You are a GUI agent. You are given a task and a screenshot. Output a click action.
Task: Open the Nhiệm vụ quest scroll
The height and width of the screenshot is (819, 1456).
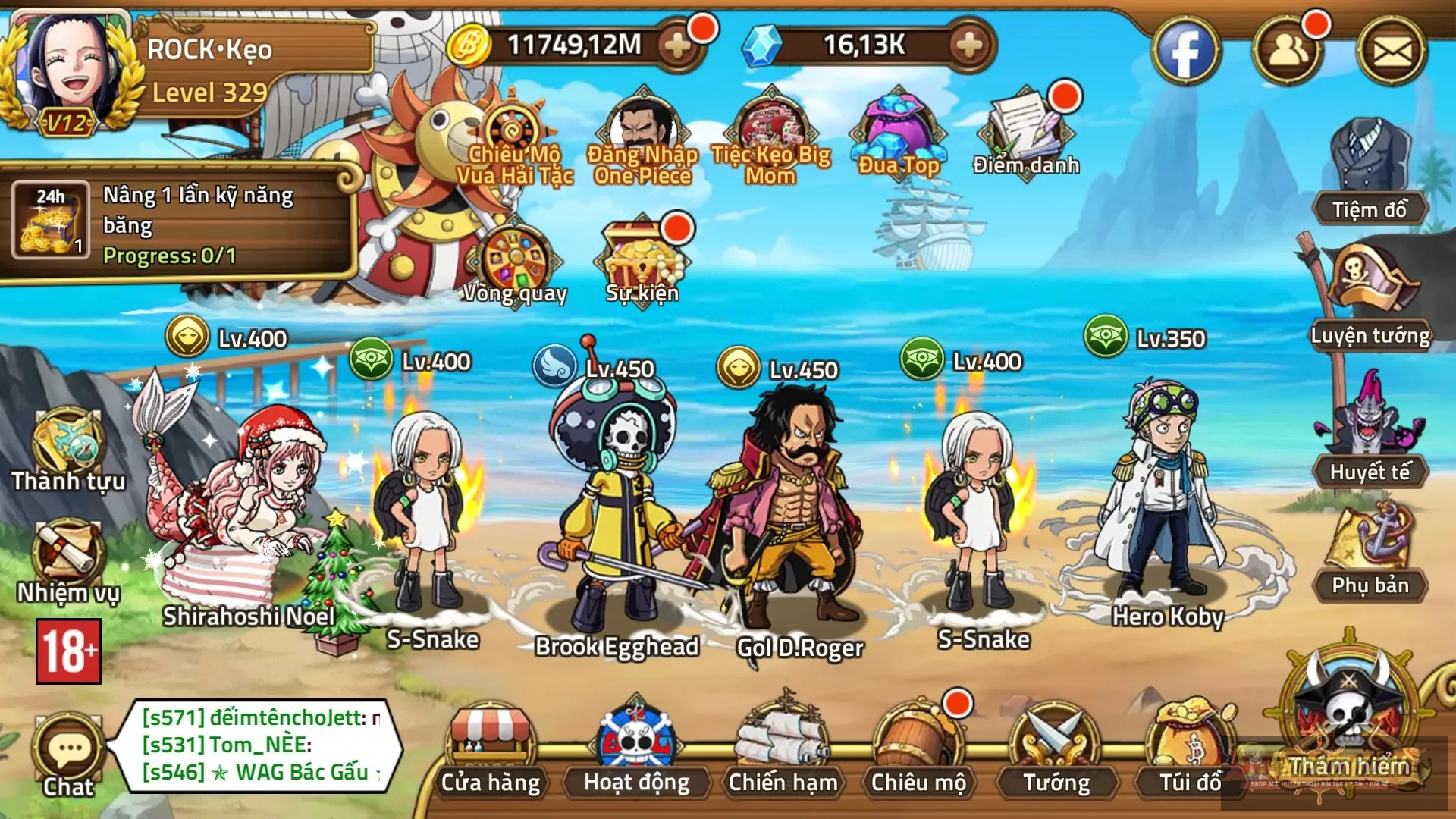pyautogui.click(x=67, y=561)
